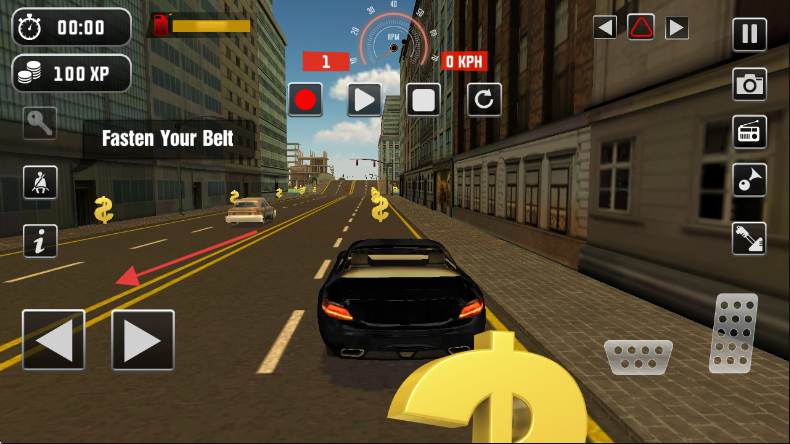Click the circular arrow reset button
The height and width of the screenshot is (444, 790).
pos(484,99)
